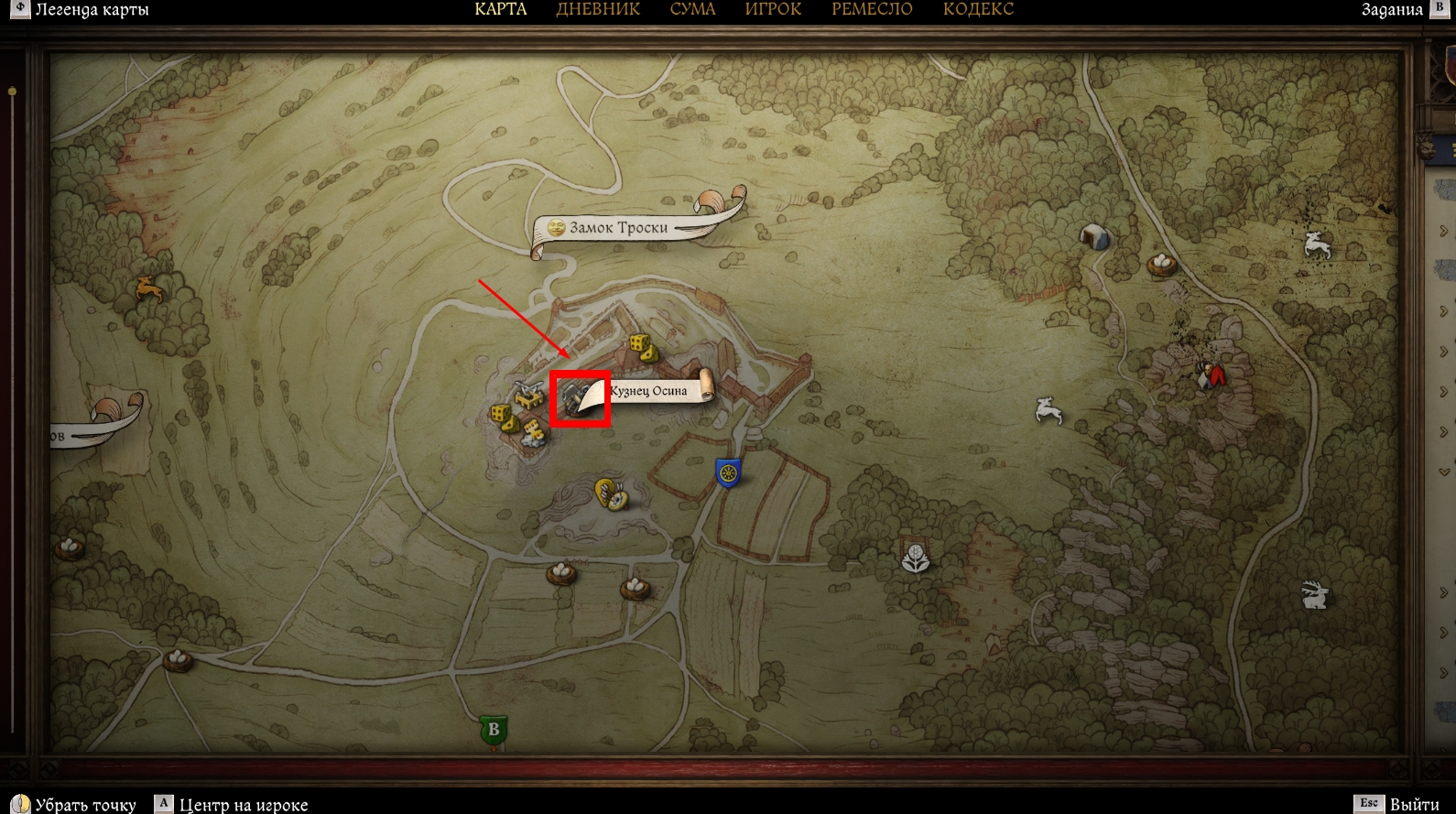
Task: Center map with Центр на игроке
Action: tap(243, 804)
